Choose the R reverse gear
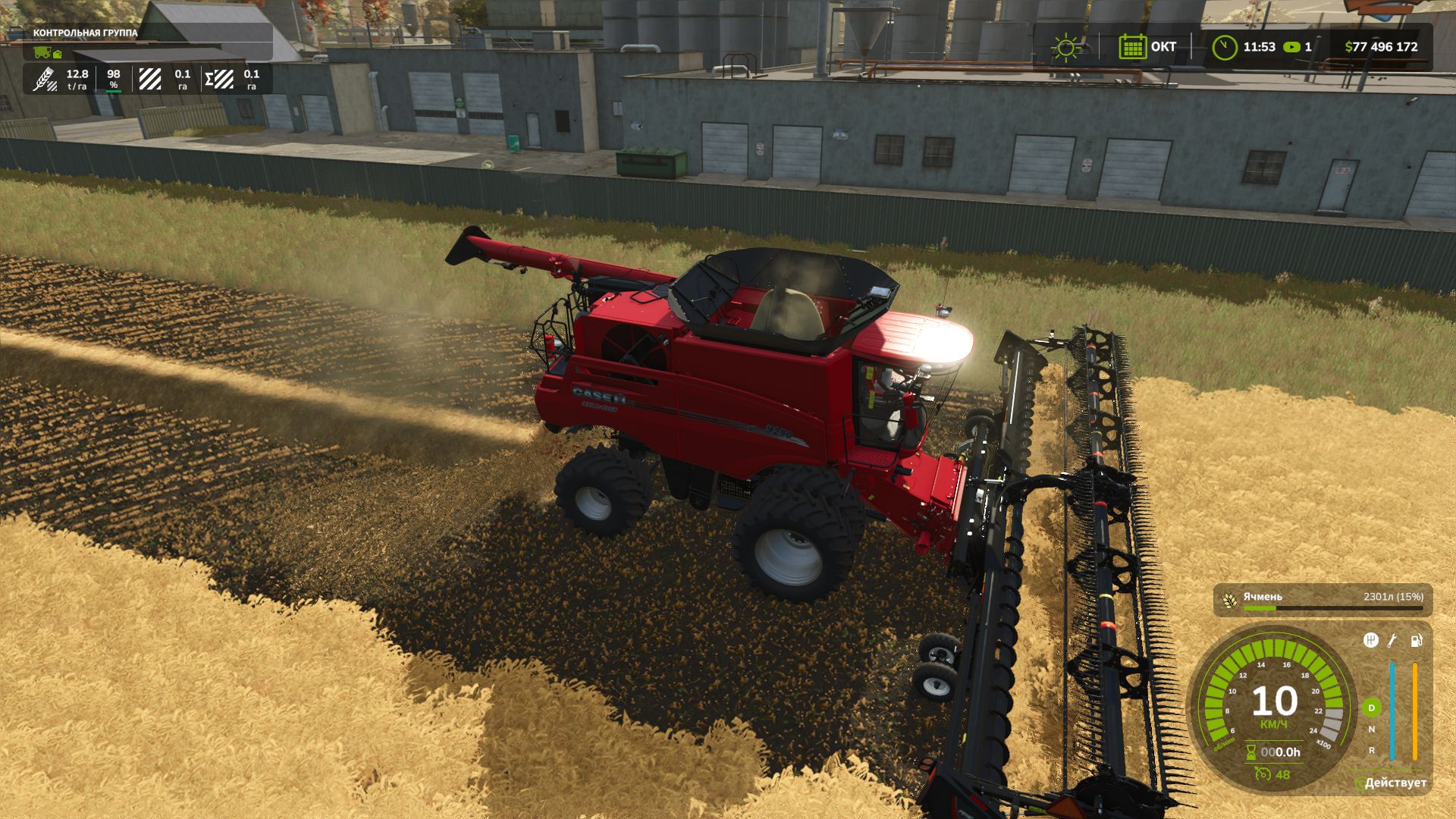1456x819 pixels. coord(1371,750)
